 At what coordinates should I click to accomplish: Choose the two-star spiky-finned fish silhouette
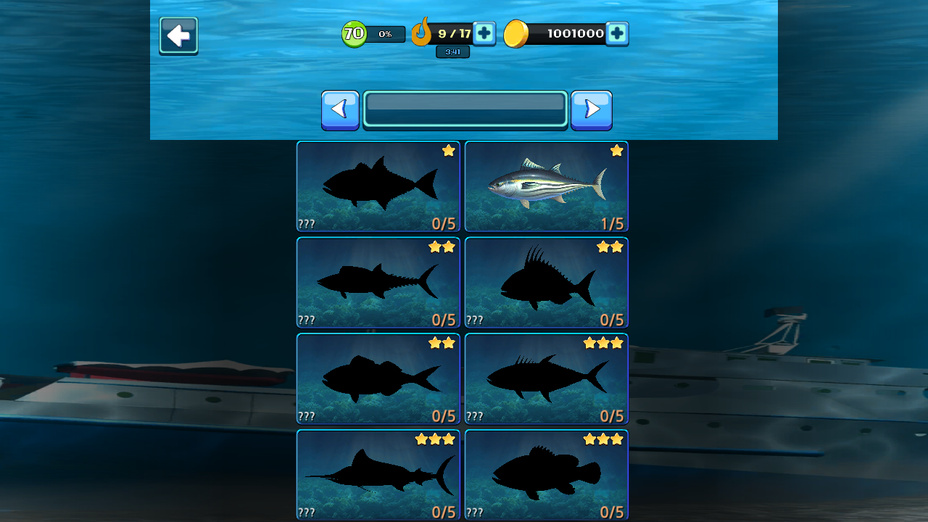coord(546,283)
